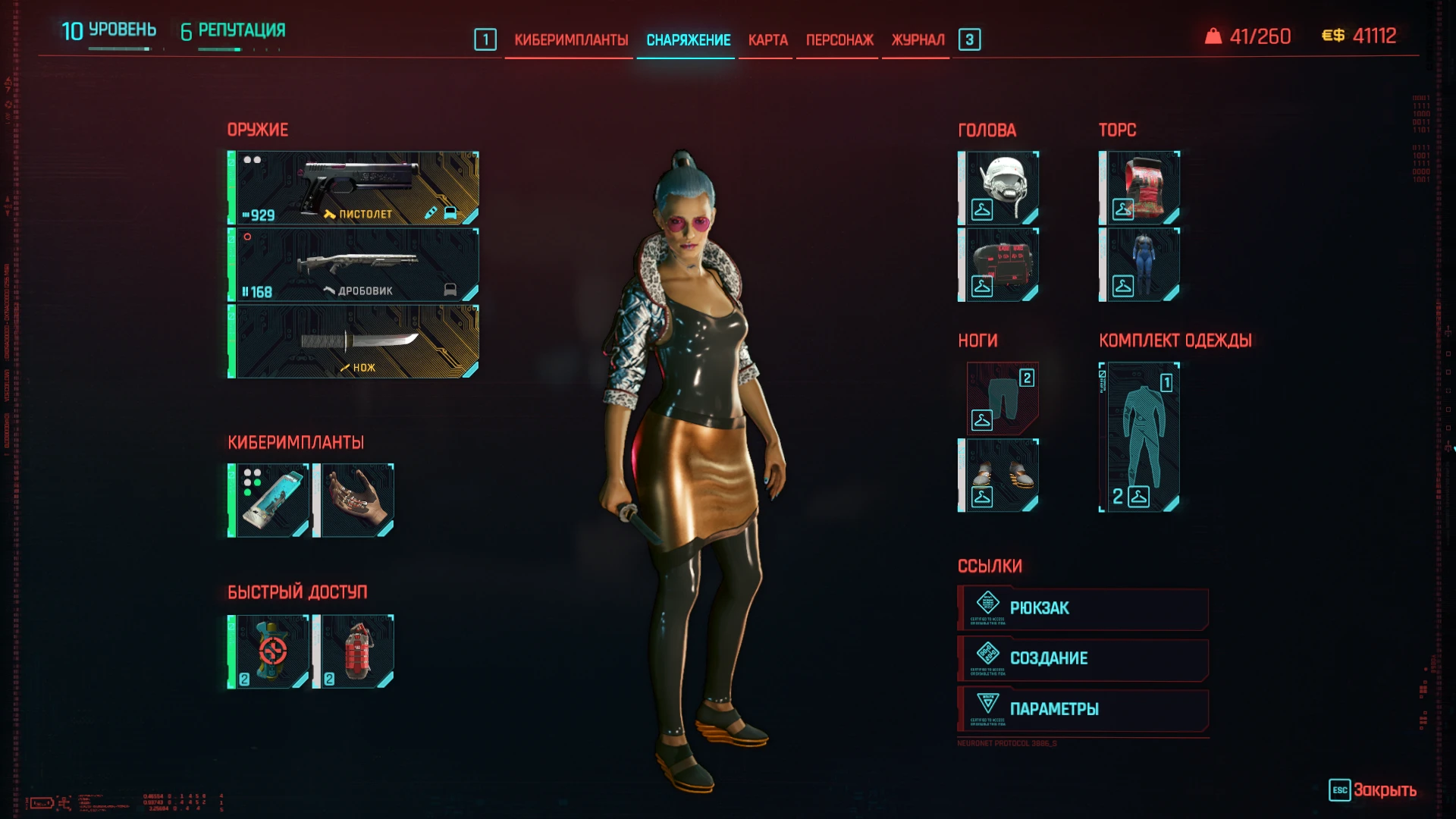Open the Рюкзак link under Ссылки
Image resolution: width=1456 pixels, height=819 pixels.
(1082, 607)
